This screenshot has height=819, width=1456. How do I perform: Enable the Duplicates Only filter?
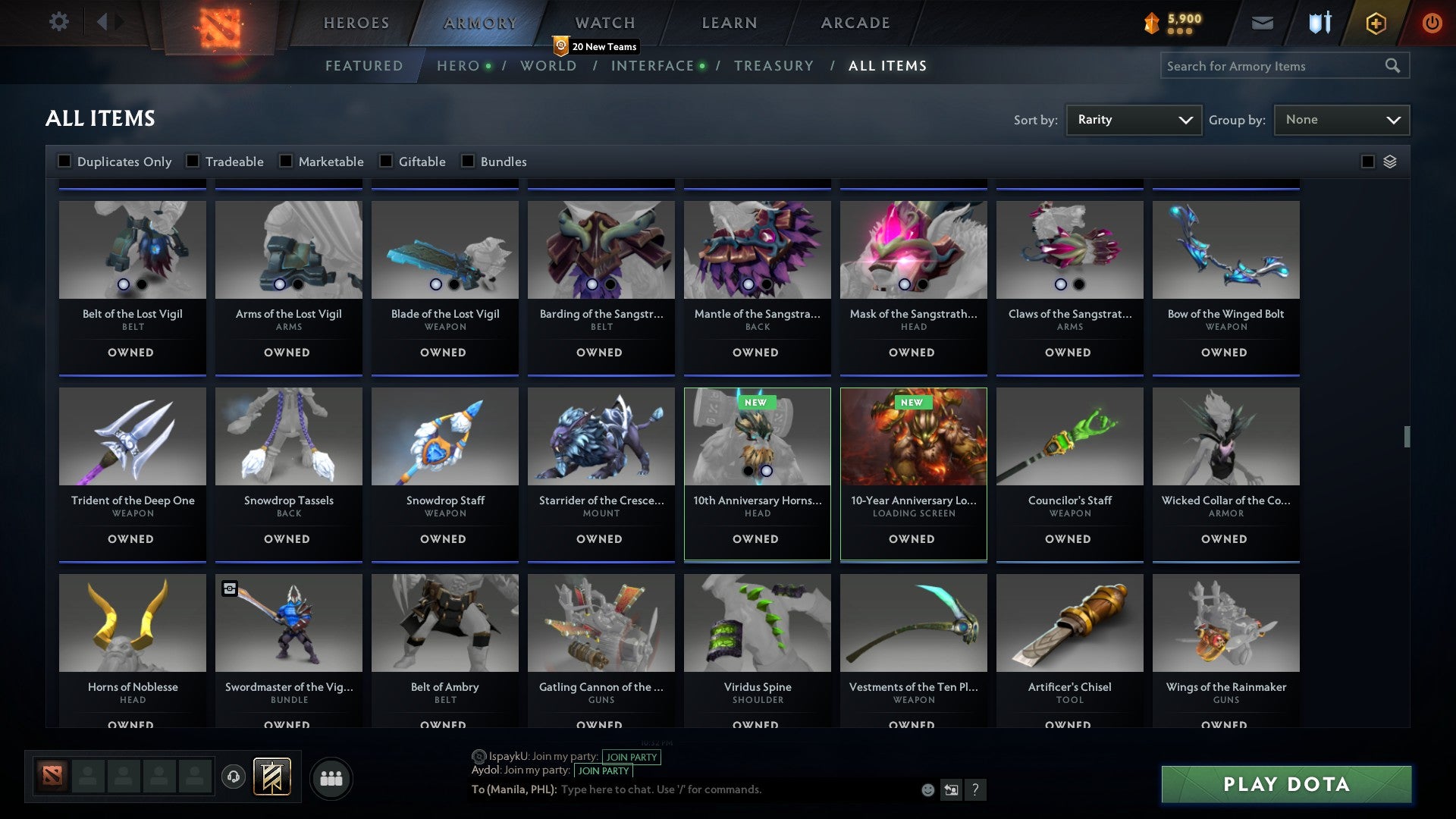(x=64, y=161)
